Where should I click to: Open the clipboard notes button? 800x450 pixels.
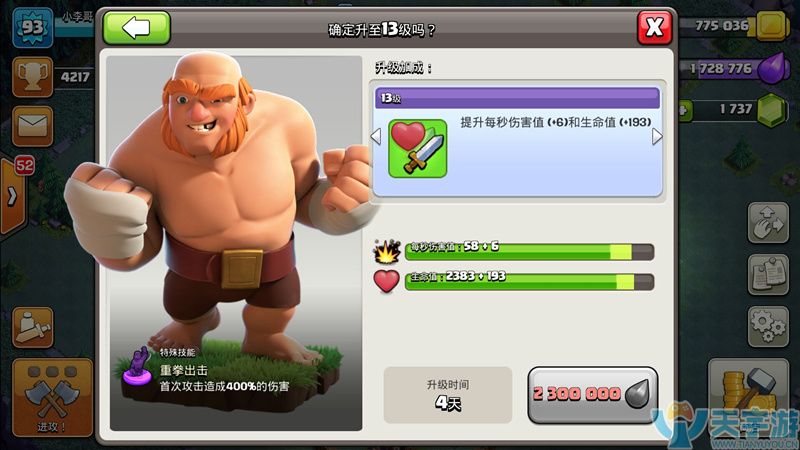point(768,274)
